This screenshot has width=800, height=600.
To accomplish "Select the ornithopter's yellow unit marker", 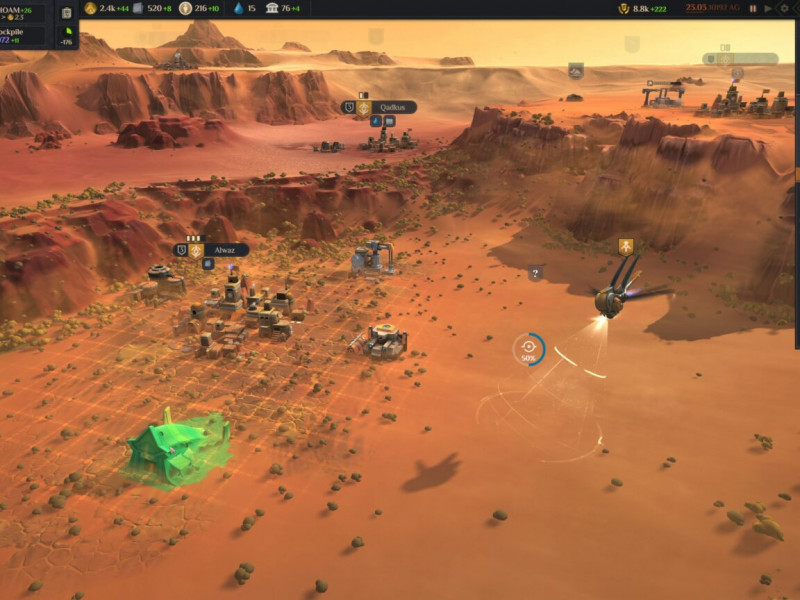I will click(x=625, y=246).
